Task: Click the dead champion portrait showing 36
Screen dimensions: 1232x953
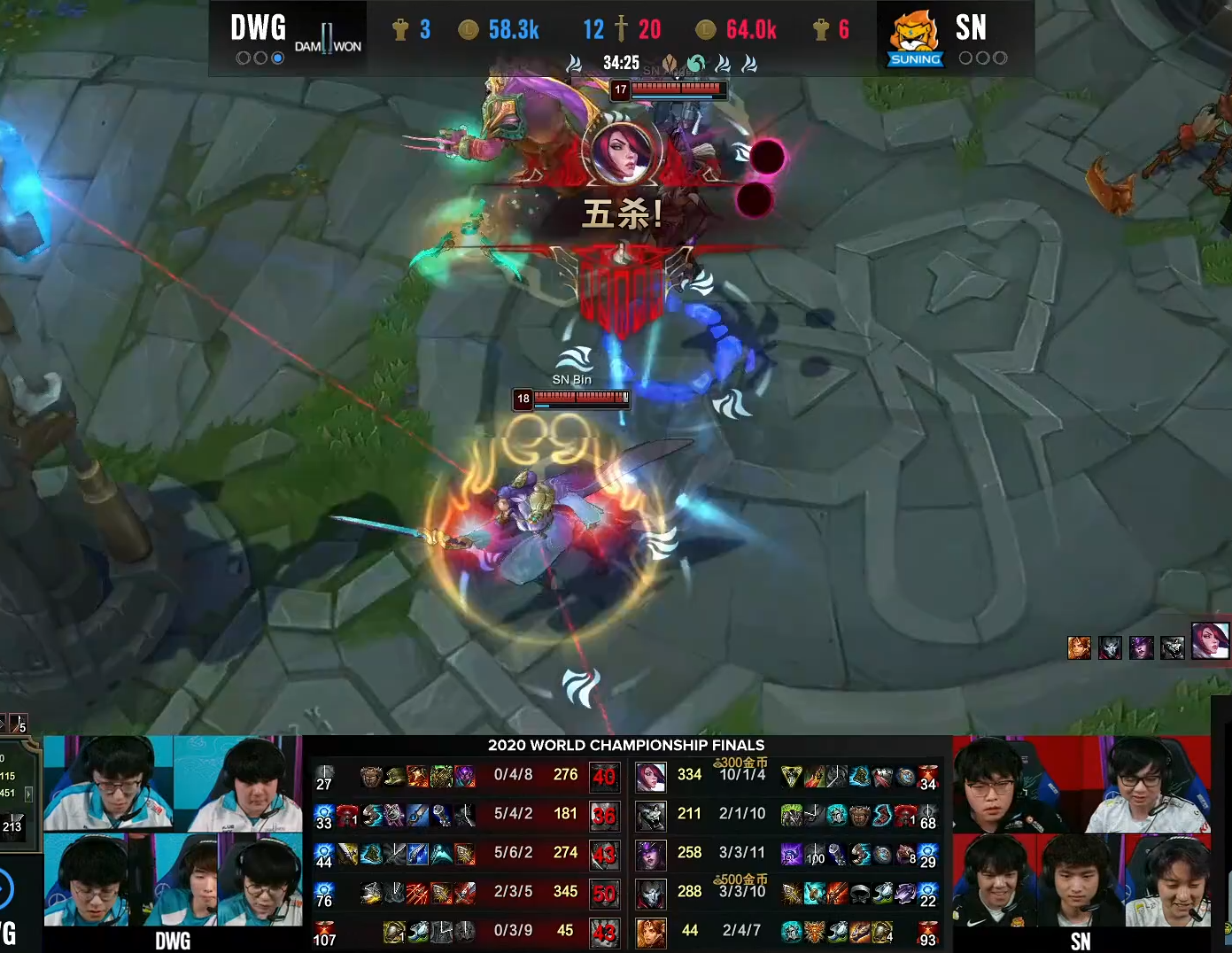Action: pos(604,816)
